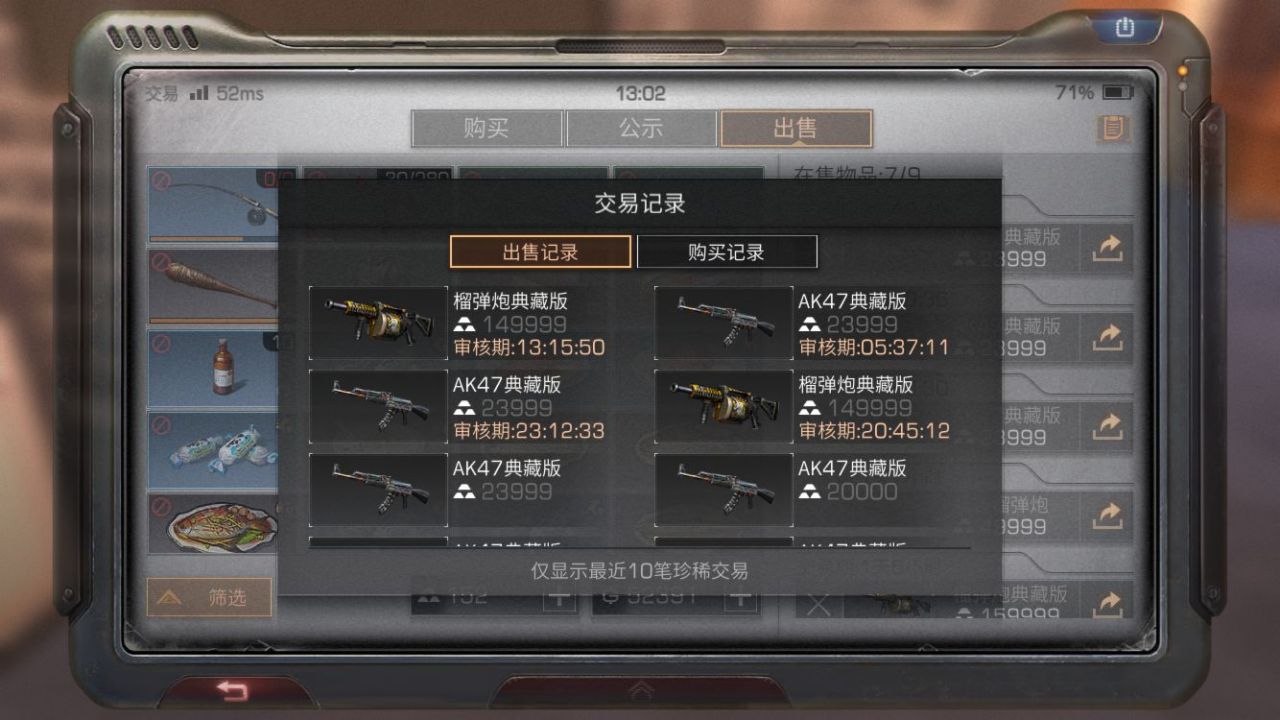The image size is (1280, 720).
Task: Open the 公示 tab
Action: (639, 128)
